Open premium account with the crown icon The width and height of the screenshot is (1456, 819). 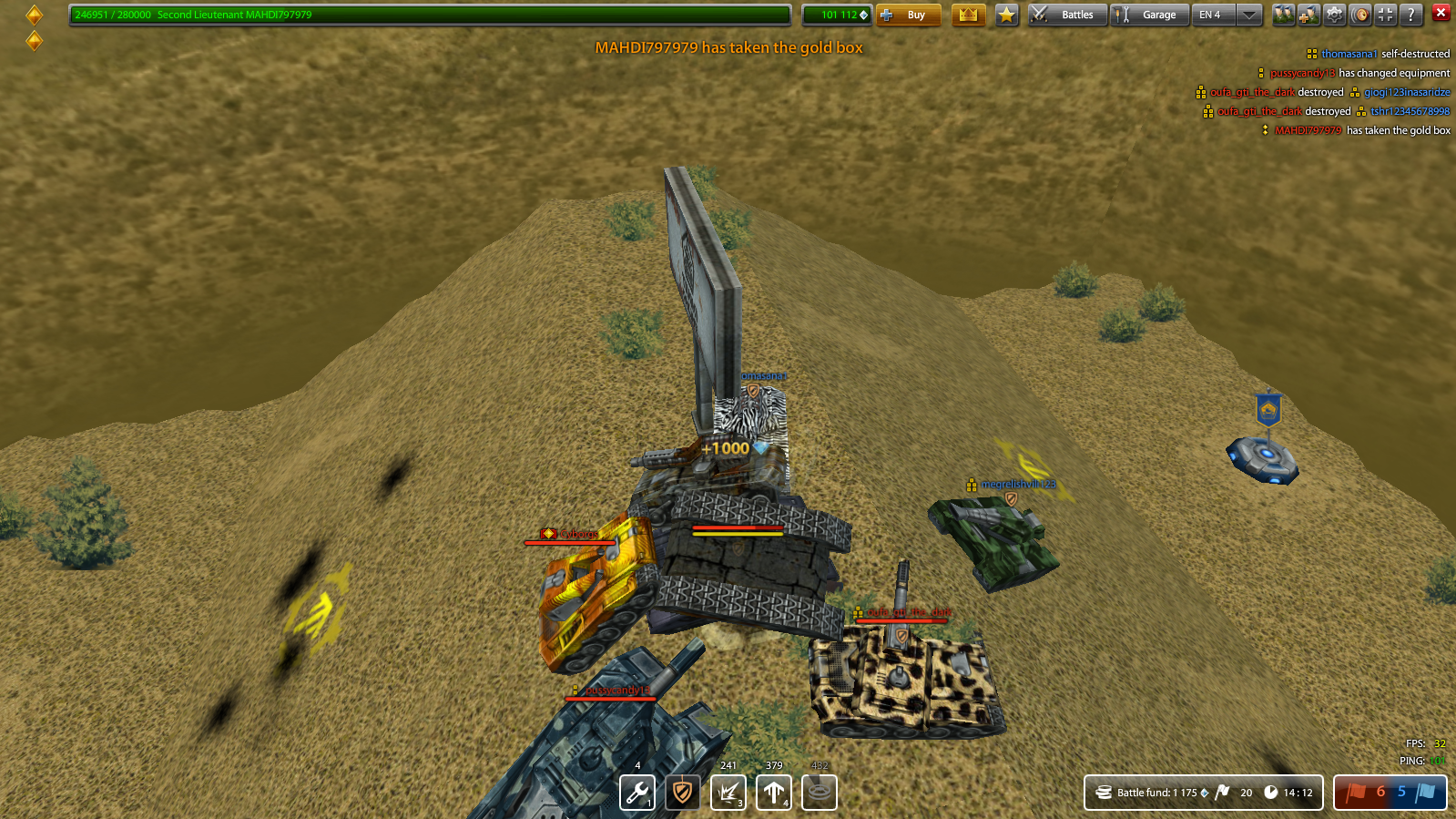[968, 15]
